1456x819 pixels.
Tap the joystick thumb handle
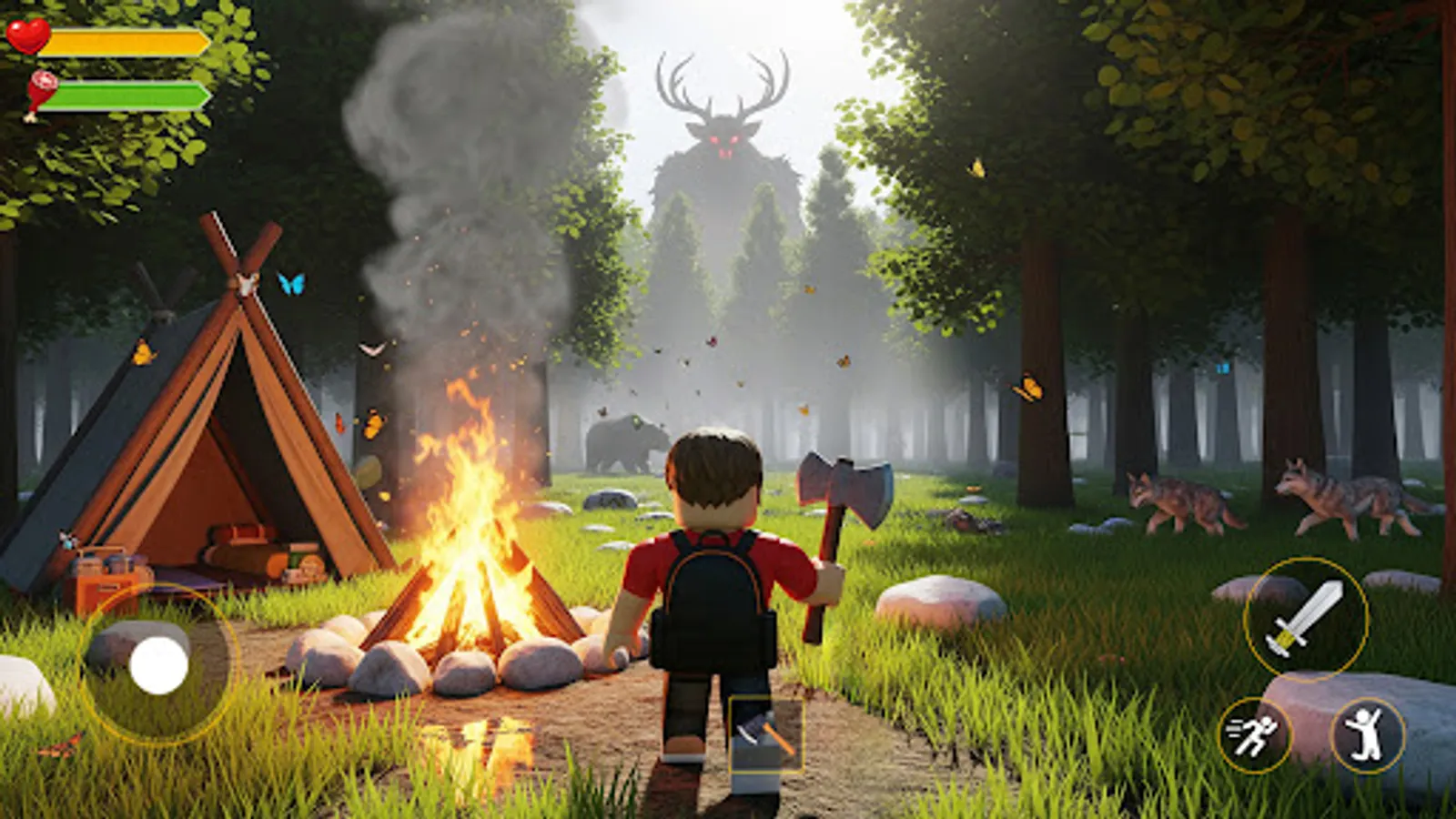click(160, 667)
